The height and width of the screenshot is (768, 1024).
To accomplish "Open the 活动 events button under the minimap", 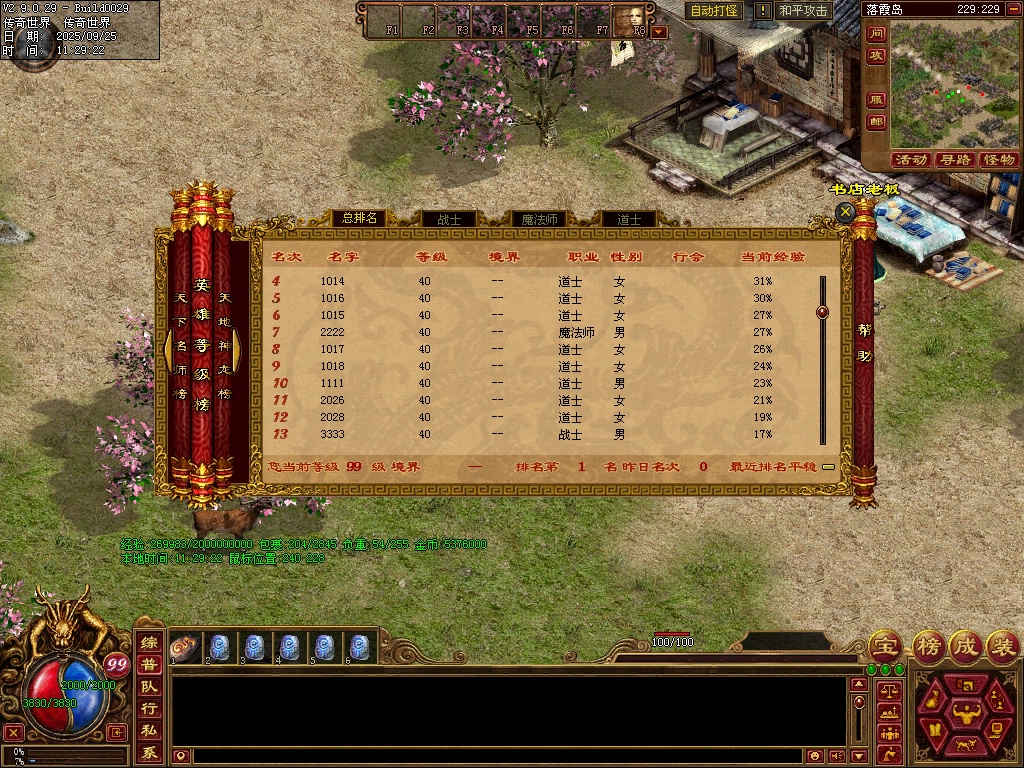I will (x=911, y=160).
